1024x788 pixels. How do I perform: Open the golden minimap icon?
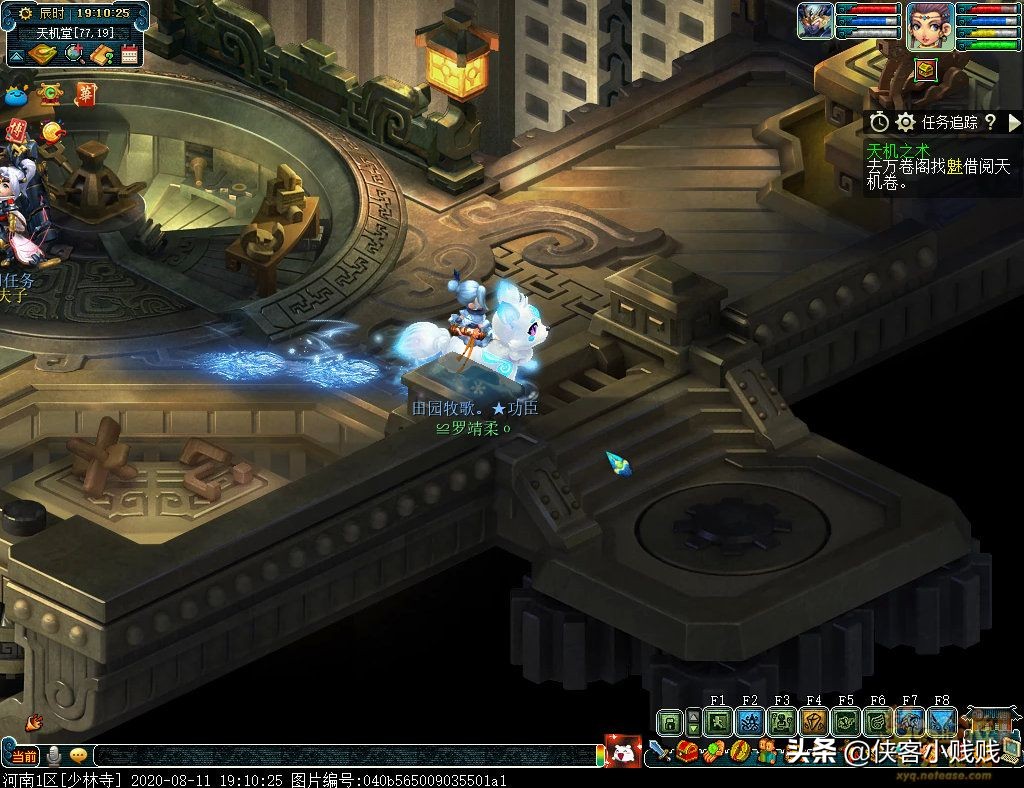tap(42, 54)
